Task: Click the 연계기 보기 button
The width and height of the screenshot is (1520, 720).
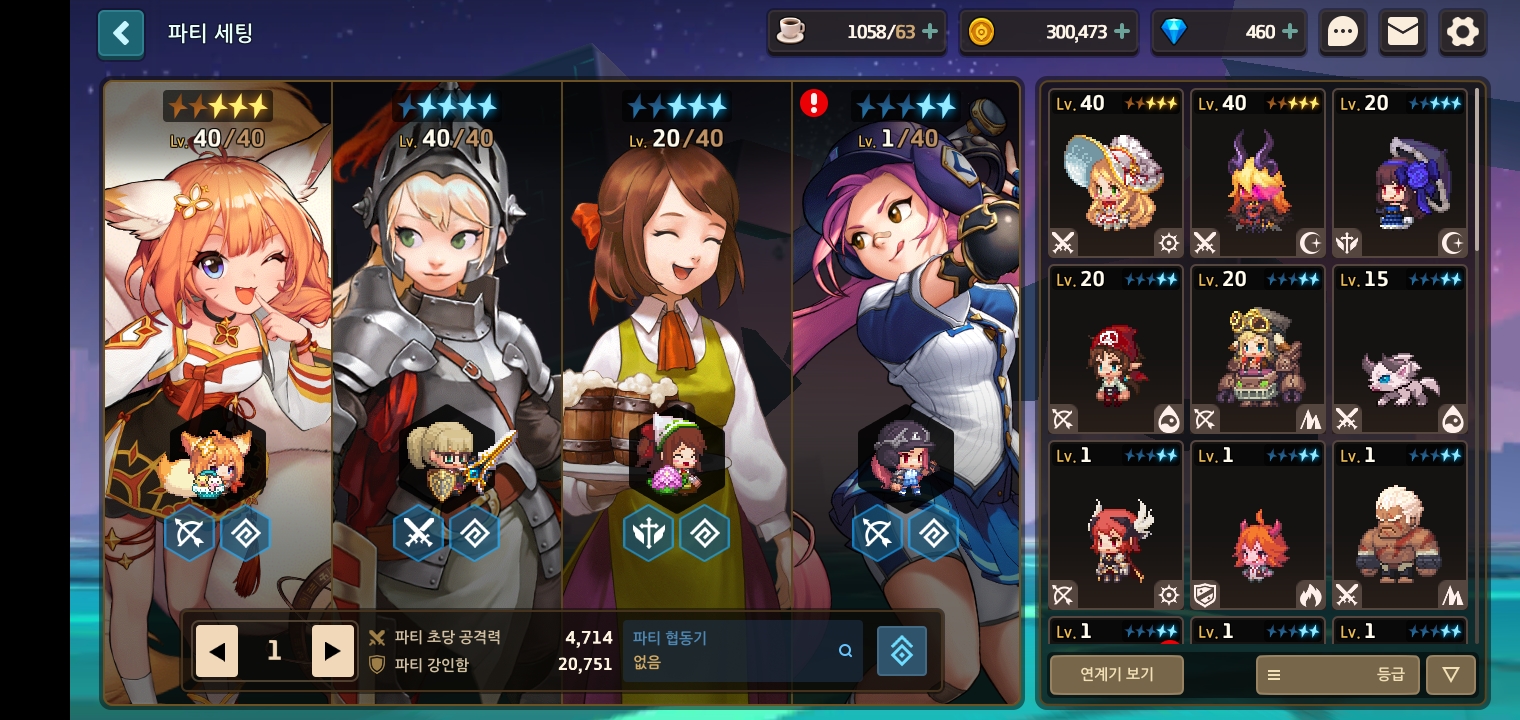Action: tap(1116, 675)
